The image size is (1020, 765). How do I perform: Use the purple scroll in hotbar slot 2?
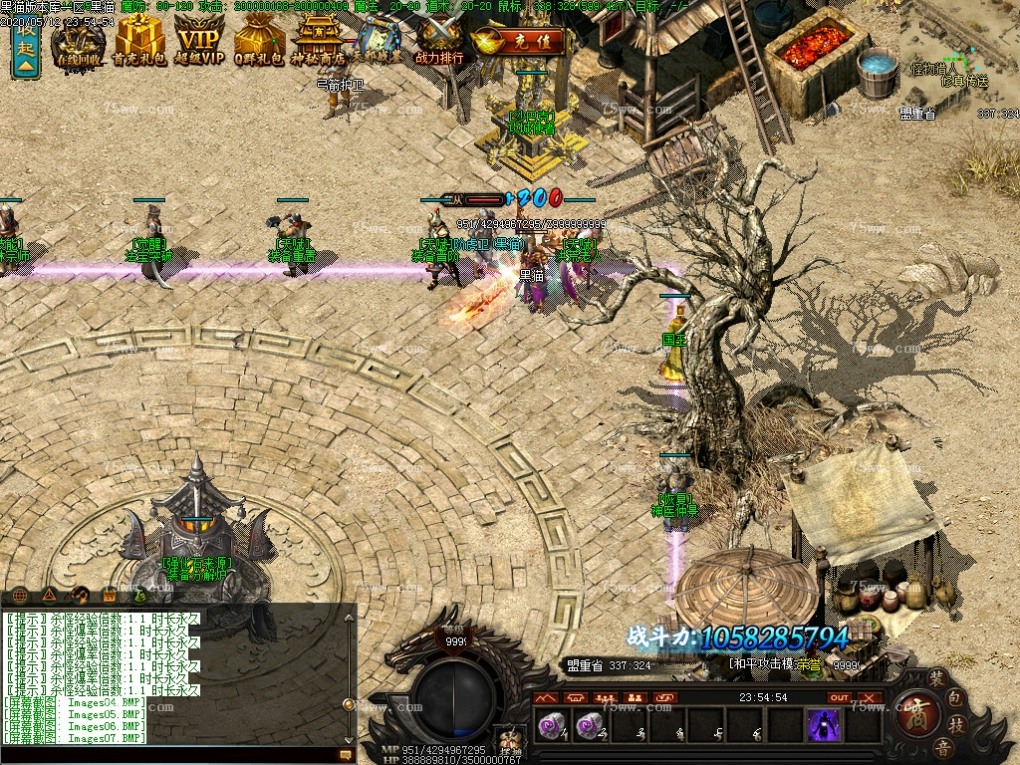590,725
